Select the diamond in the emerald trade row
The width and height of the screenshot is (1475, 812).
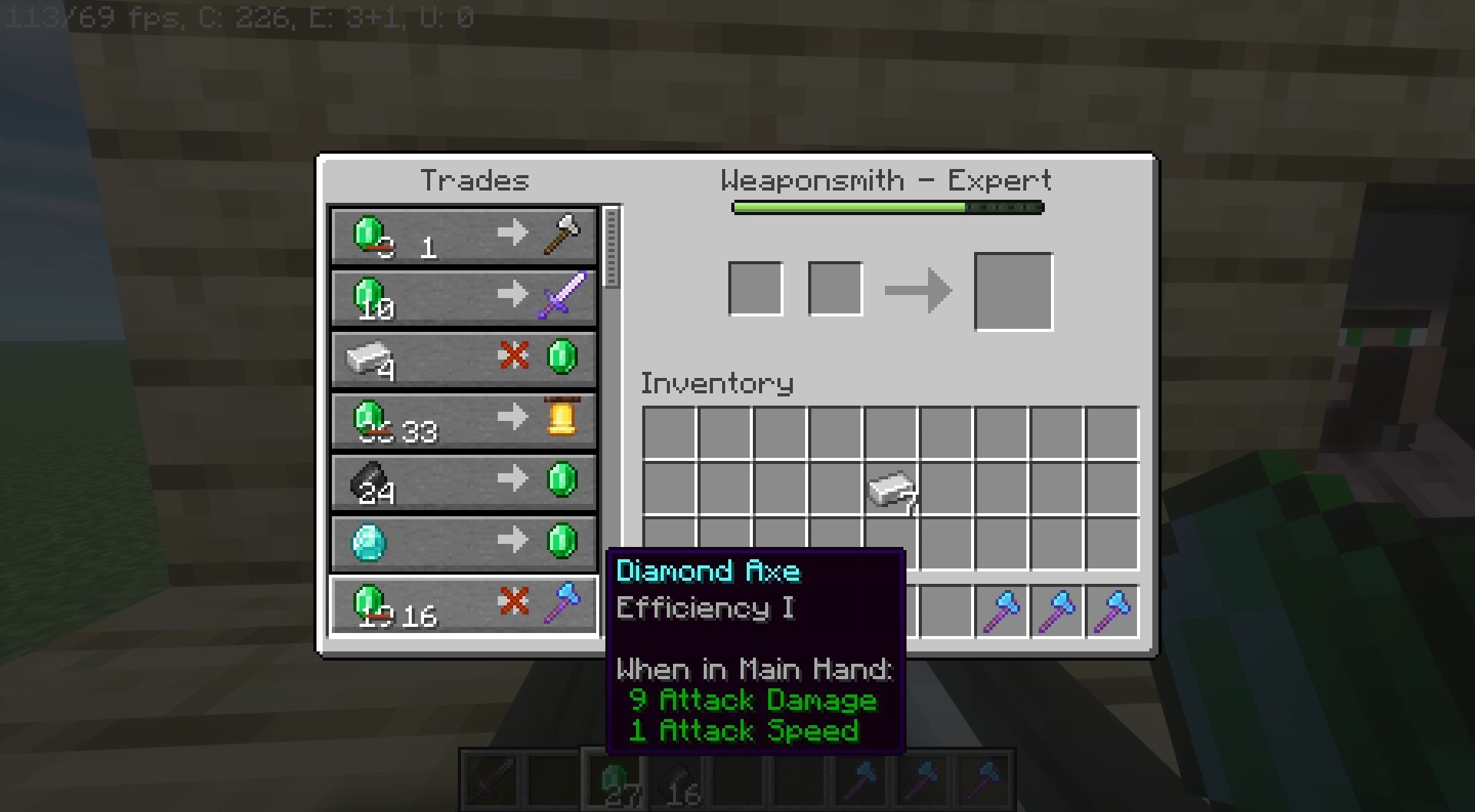[368, 542]
